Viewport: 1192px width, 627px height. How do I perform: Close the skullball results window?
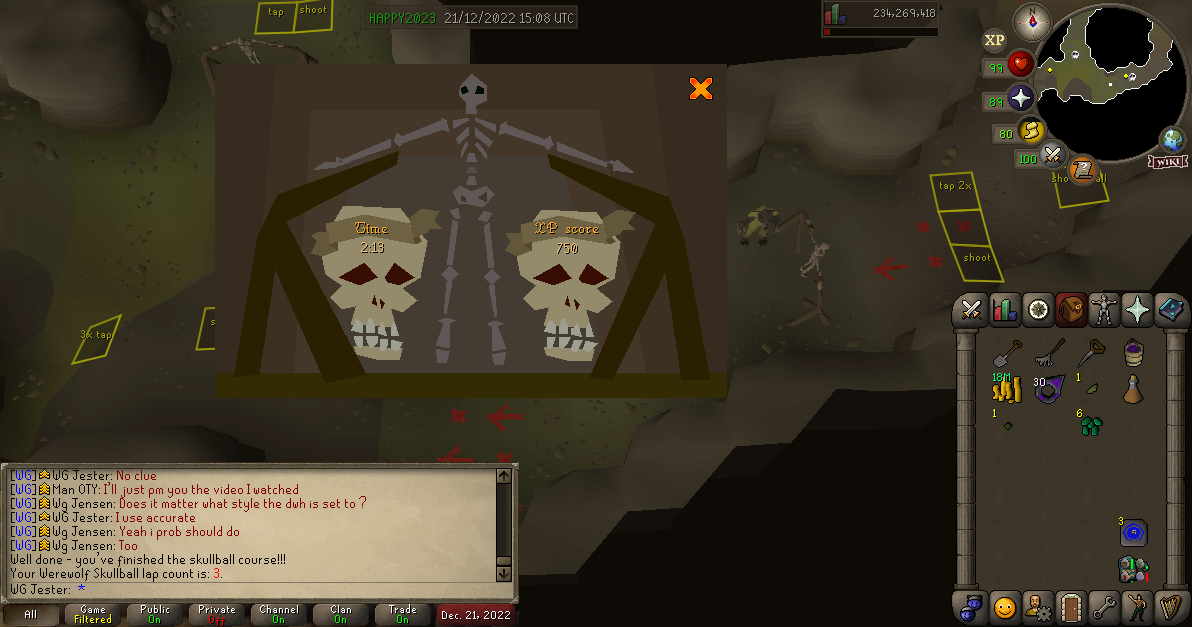701,89
